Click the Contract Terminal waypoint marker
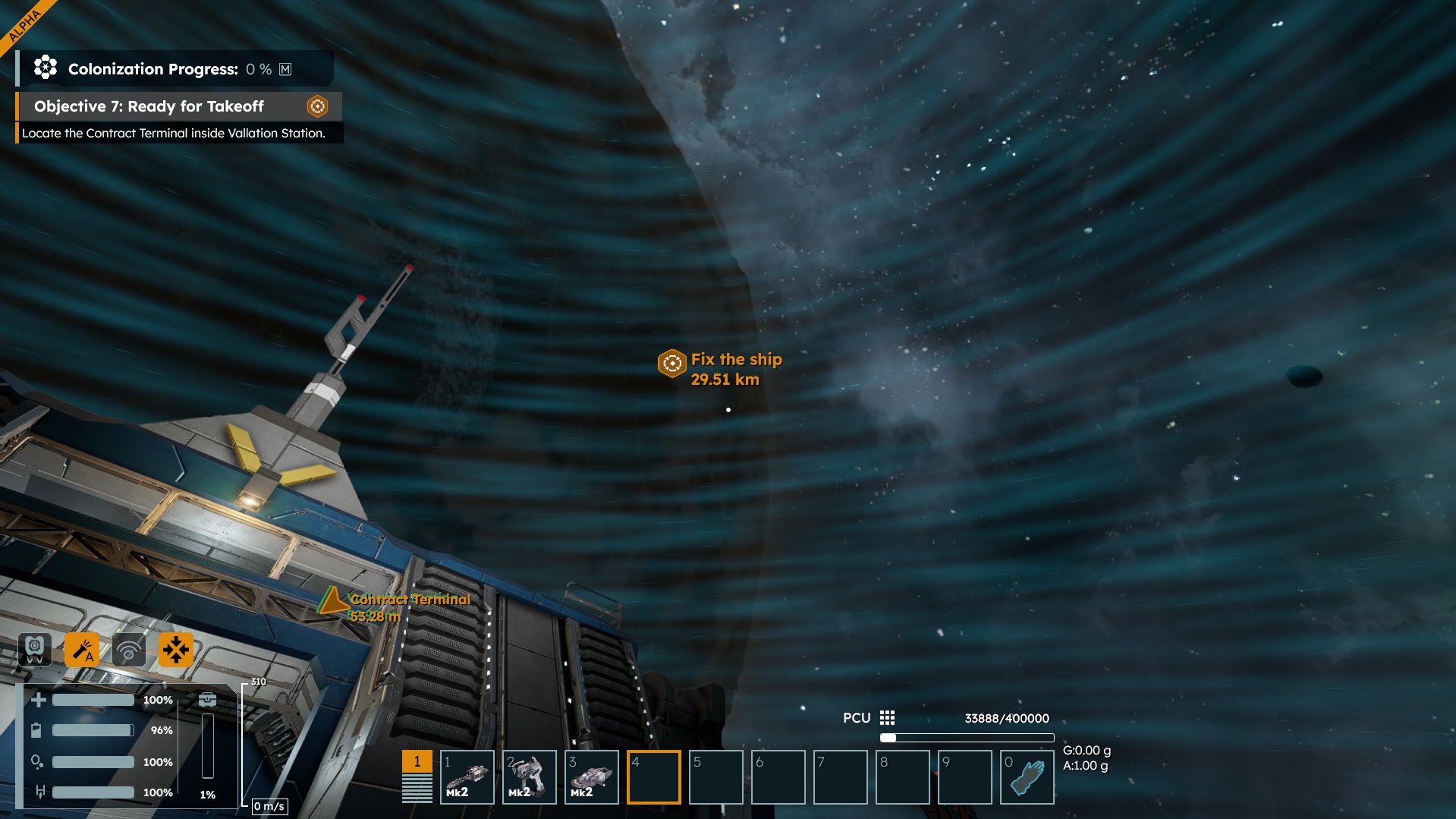The image size is (1456, 819). (332, 602)
